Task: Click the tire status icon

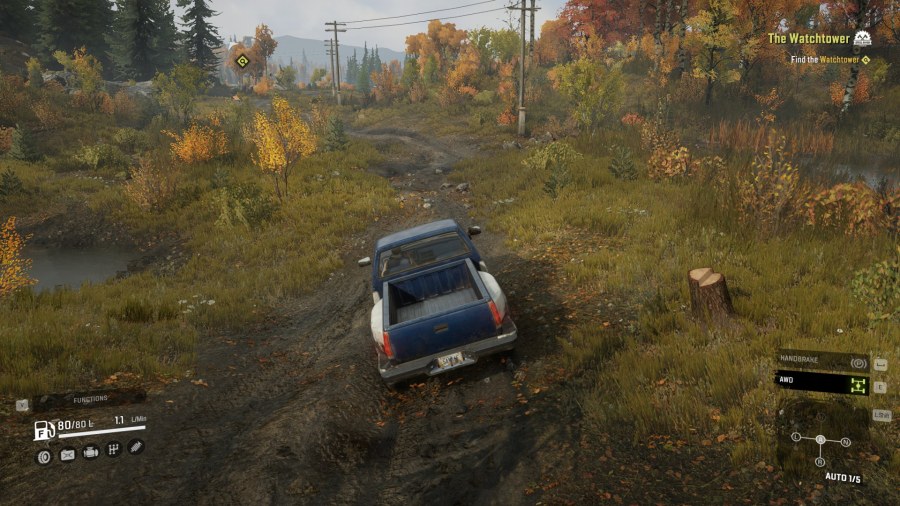Action: (x=43, y=456)
